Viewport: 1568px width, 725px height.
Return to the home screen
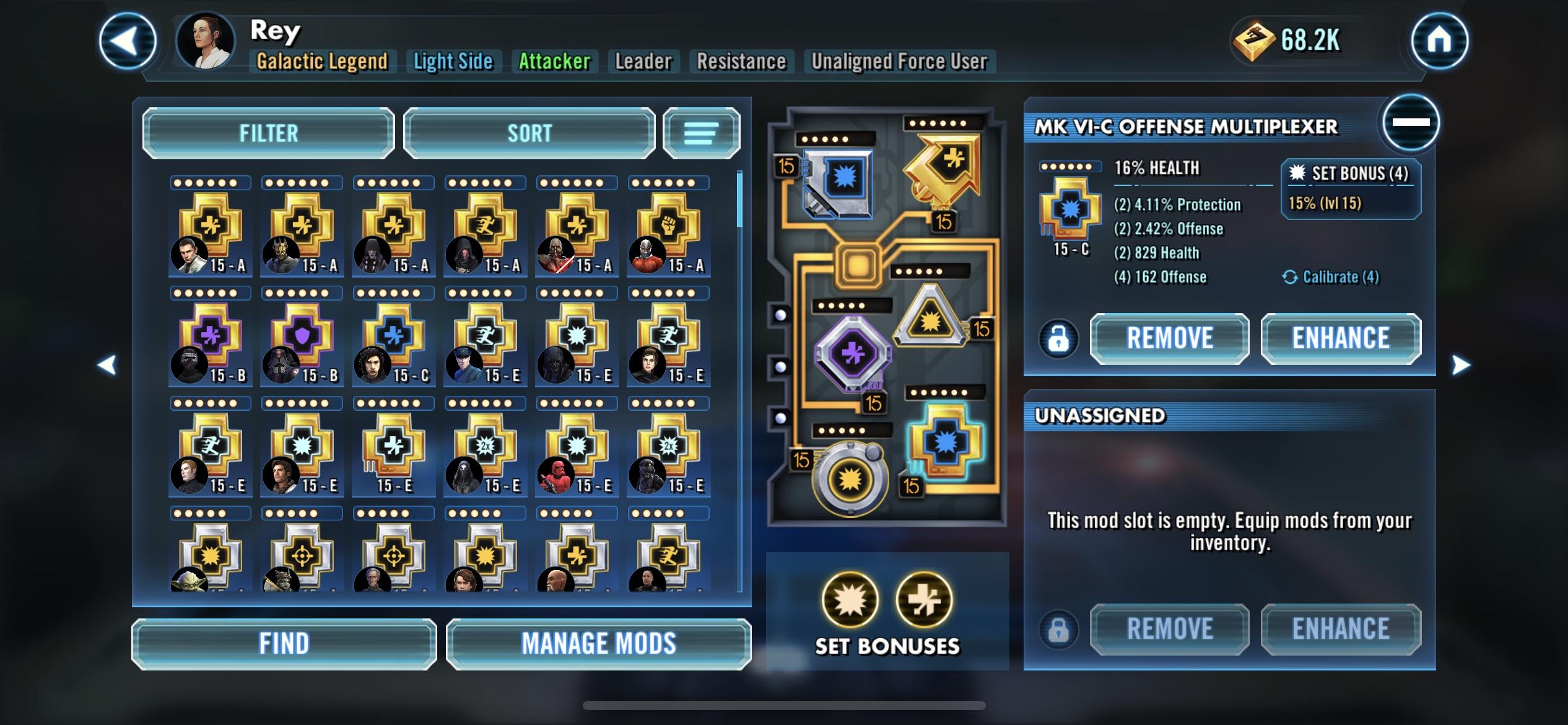coord(1439,41)
